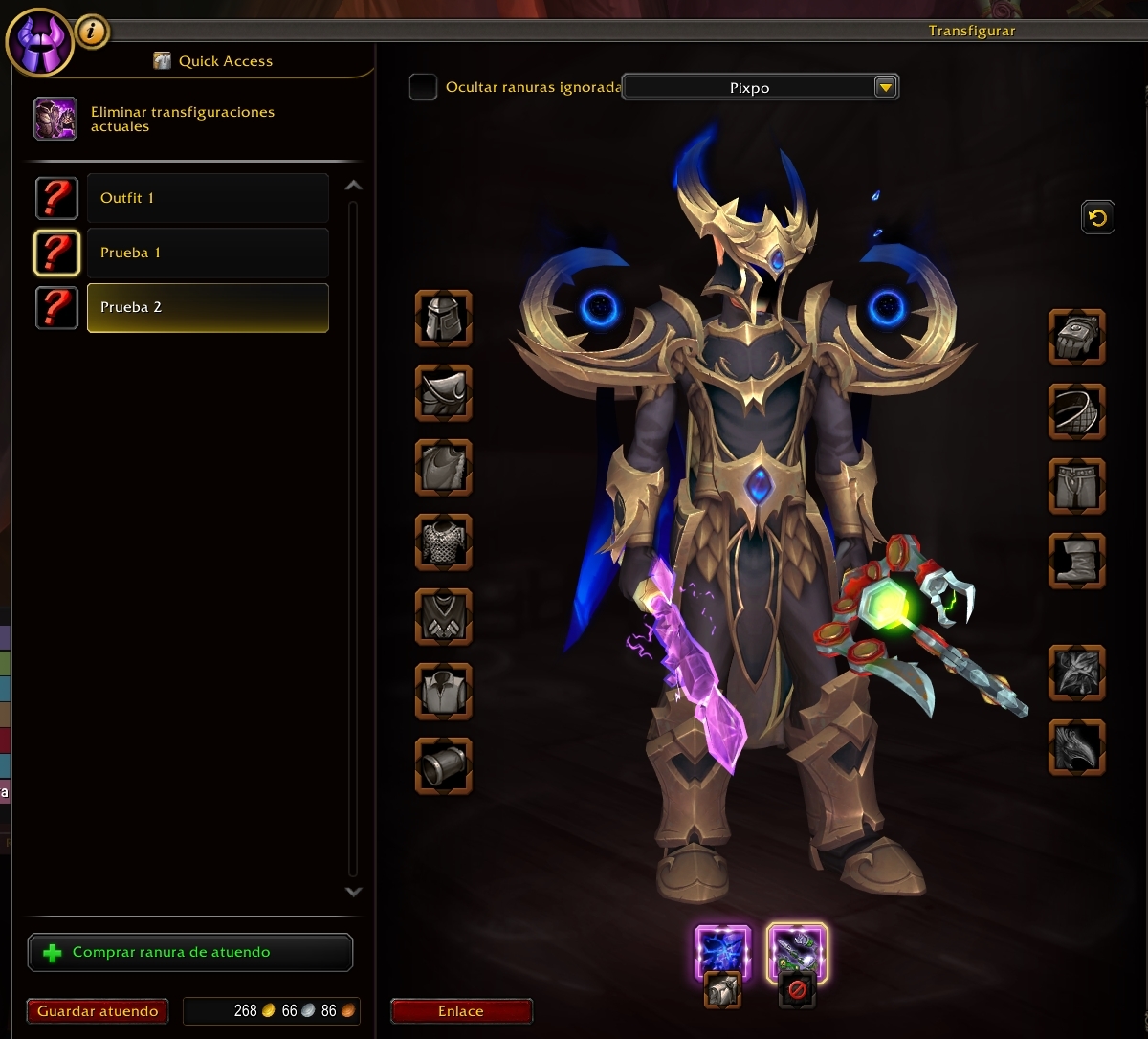Image resolution: width=1148 pixels, height=1039 pixels.
Task: Toggle the Ocultar ranuras ignoradas checkbox
Action: [x=423, y=87]
